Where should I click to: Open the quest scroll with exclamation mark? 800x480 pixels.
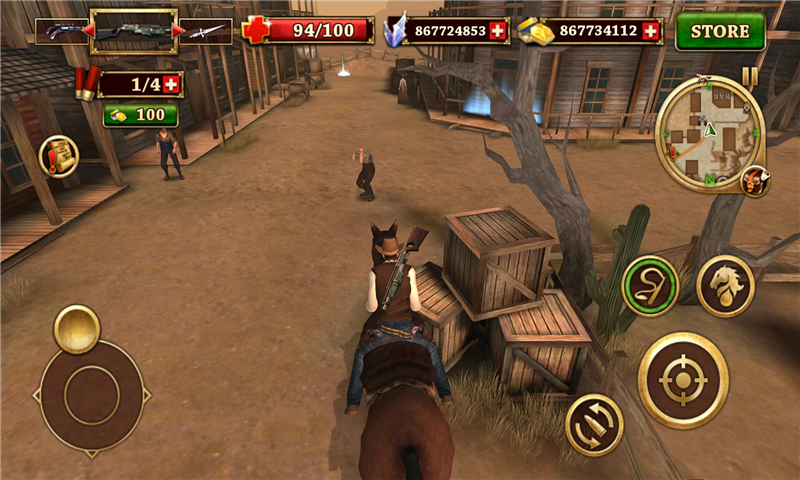click(59, 156)
